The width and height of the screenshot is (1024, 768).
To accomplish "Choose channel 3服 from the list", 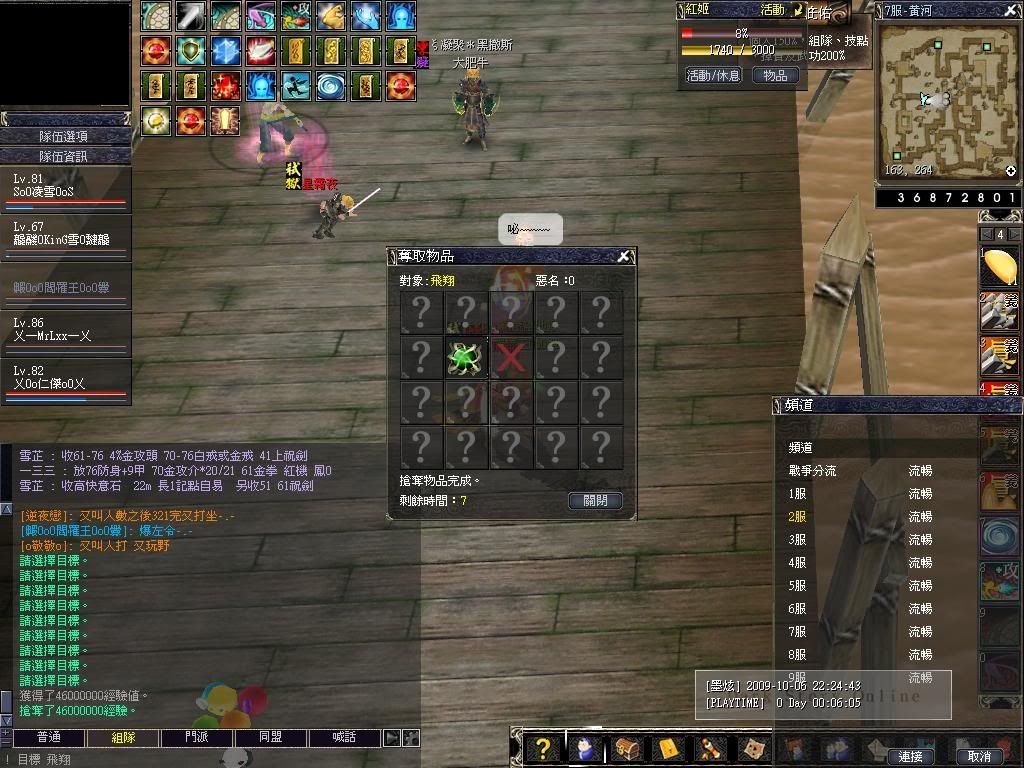I will pyautogui.click(x=798, y=540).
